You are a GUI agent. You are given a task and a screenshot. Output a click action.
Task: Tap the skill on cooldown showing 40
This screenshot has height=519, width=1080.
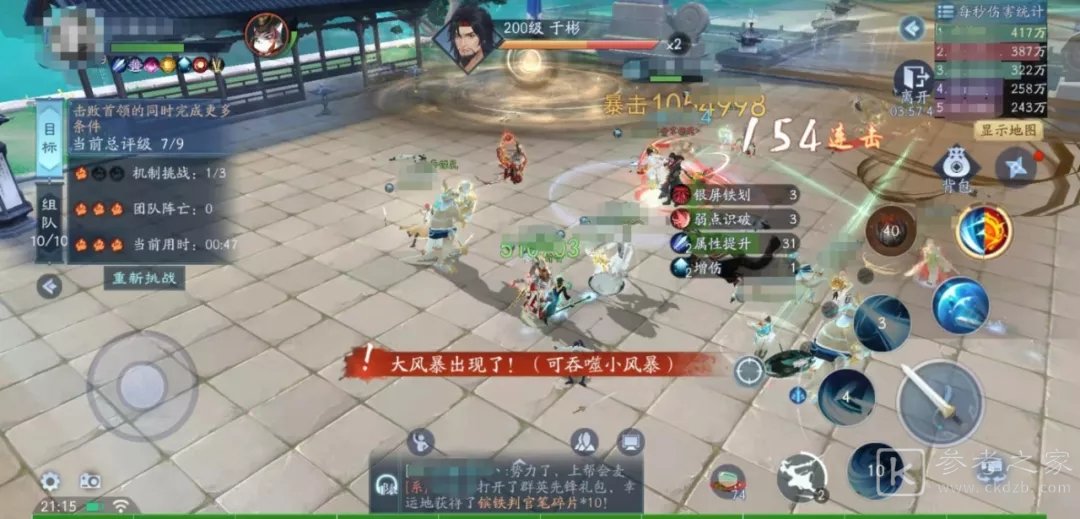tap(891, 233)
